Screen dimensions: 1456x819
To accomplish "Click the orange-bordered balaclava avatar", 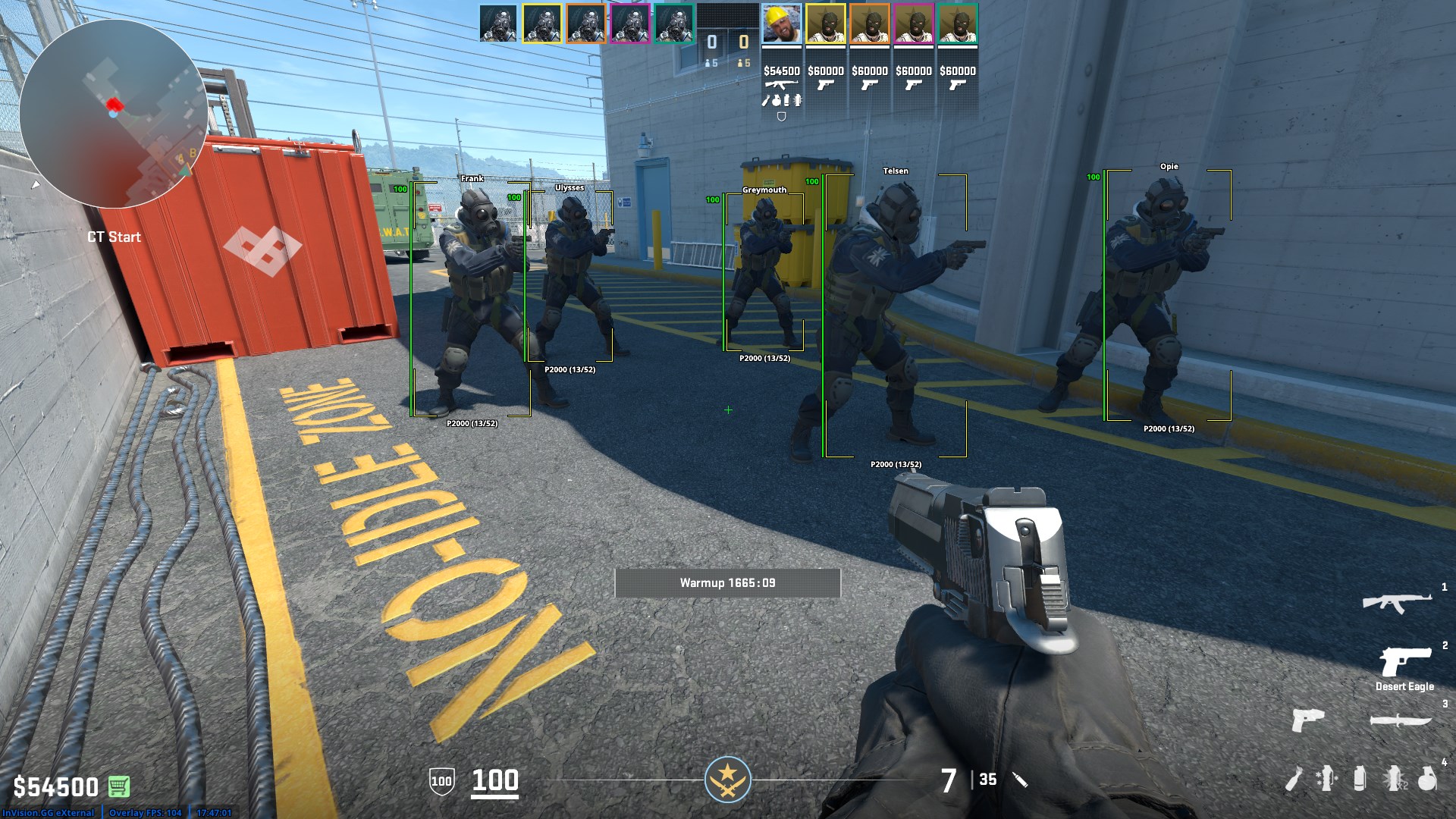I will 869,25.
